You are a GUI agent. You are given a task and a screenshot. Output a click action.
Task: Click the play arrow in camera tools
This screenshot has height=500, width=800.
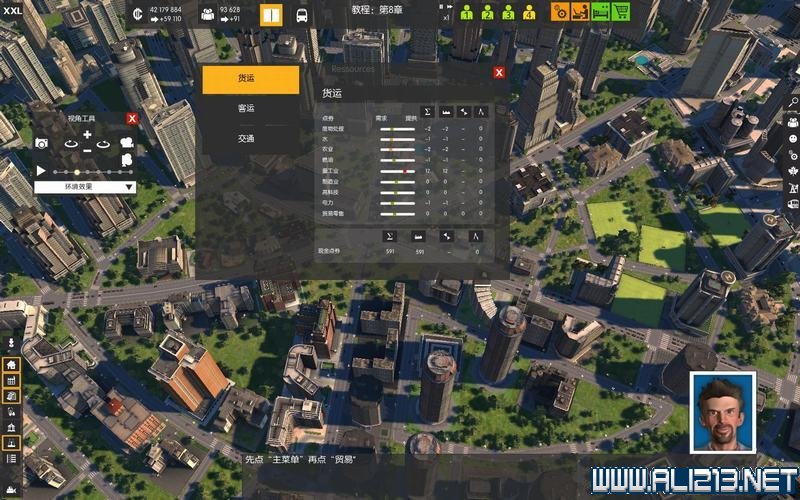coord(41,170)
